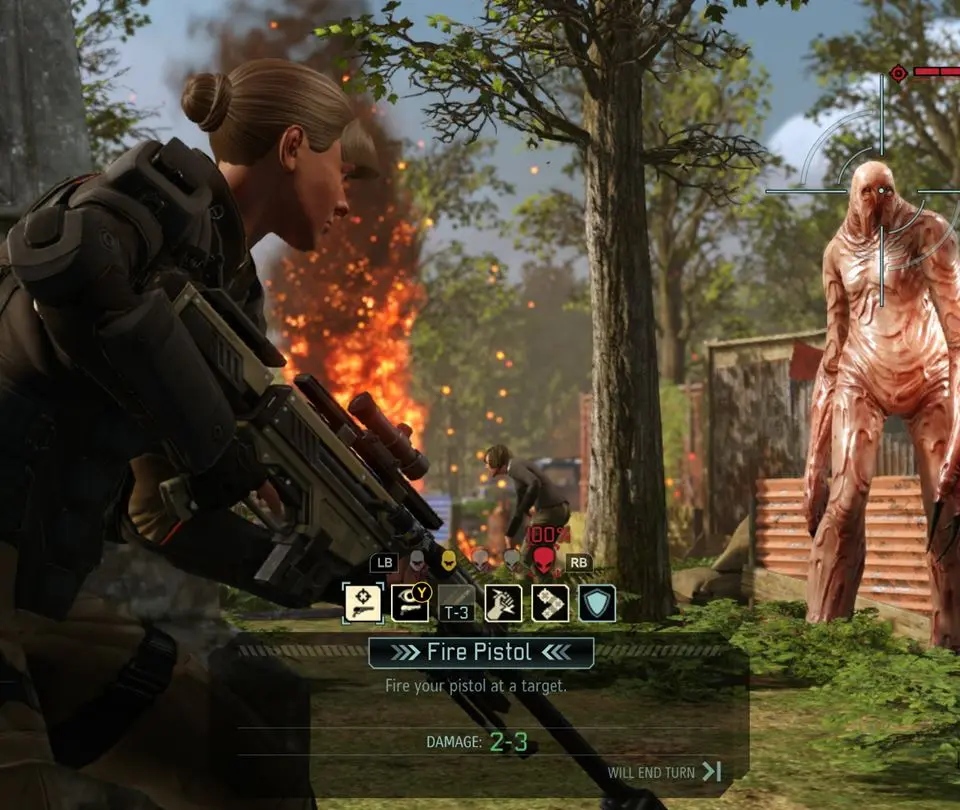Choose the hand-holding-blade ability icon
The image size is (960, 810).
[x=503, y=603]
